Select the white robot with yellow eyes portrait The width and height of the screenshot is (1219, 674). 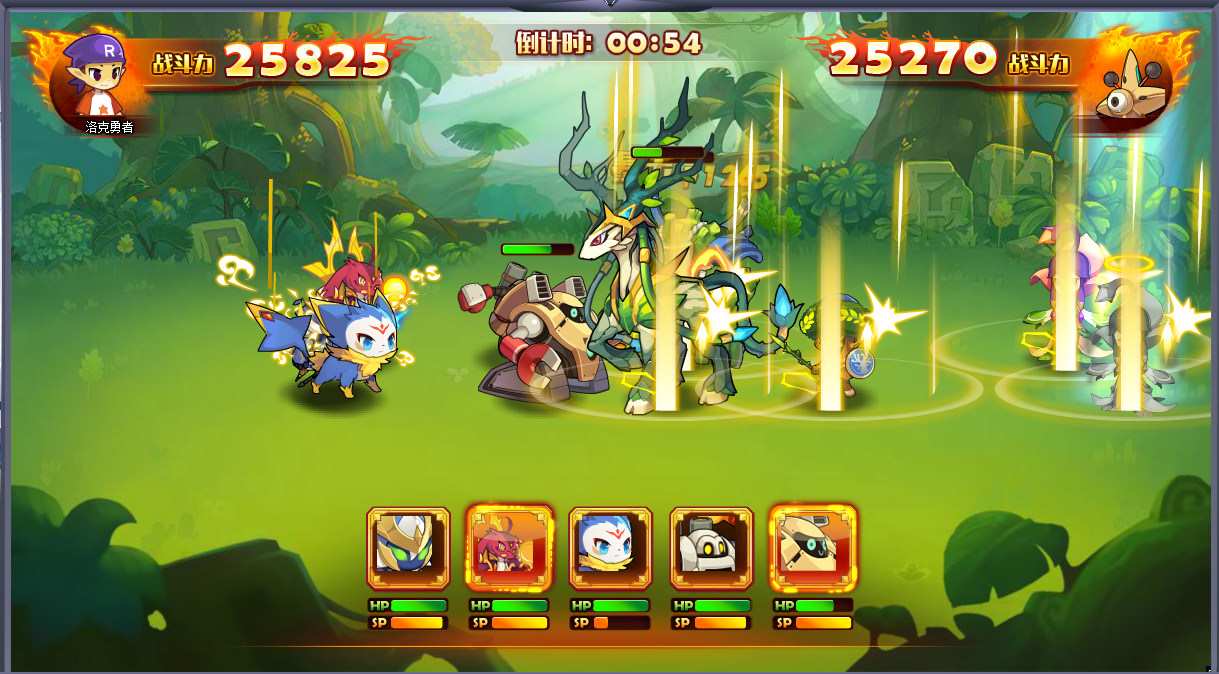click(x=711, y=547)
